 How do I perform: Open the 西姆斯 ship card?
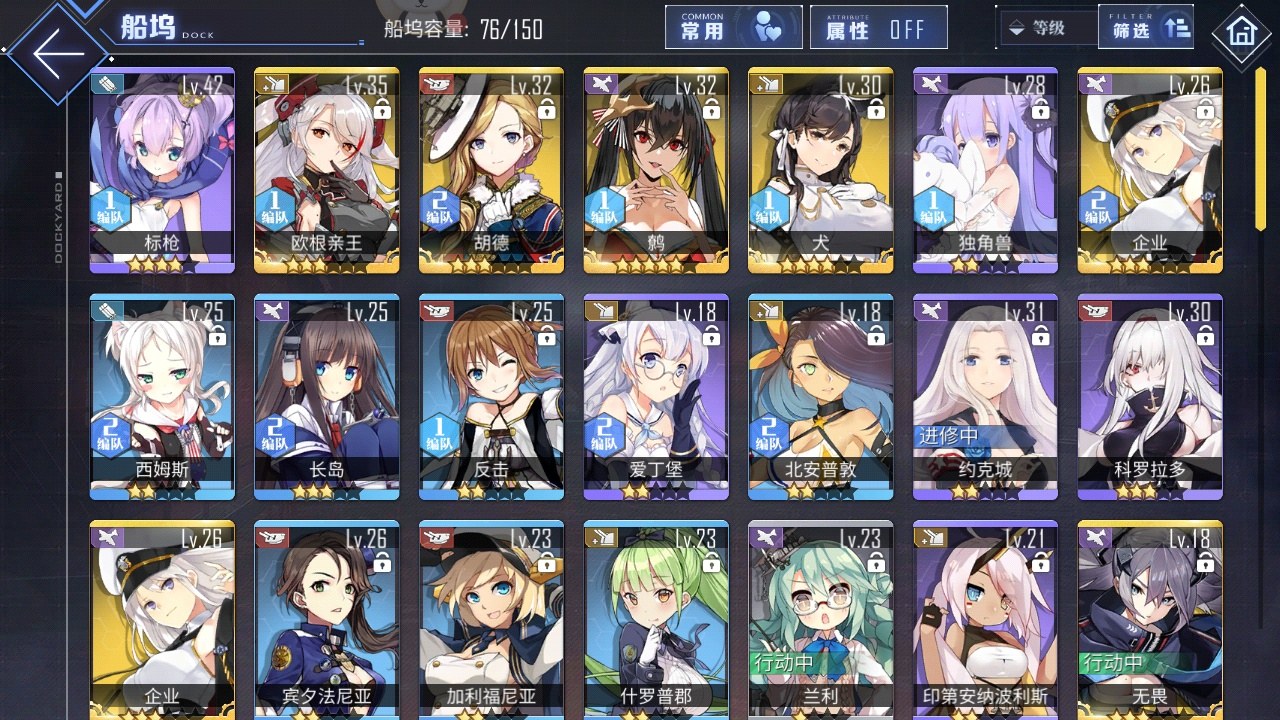pos(162,397)
